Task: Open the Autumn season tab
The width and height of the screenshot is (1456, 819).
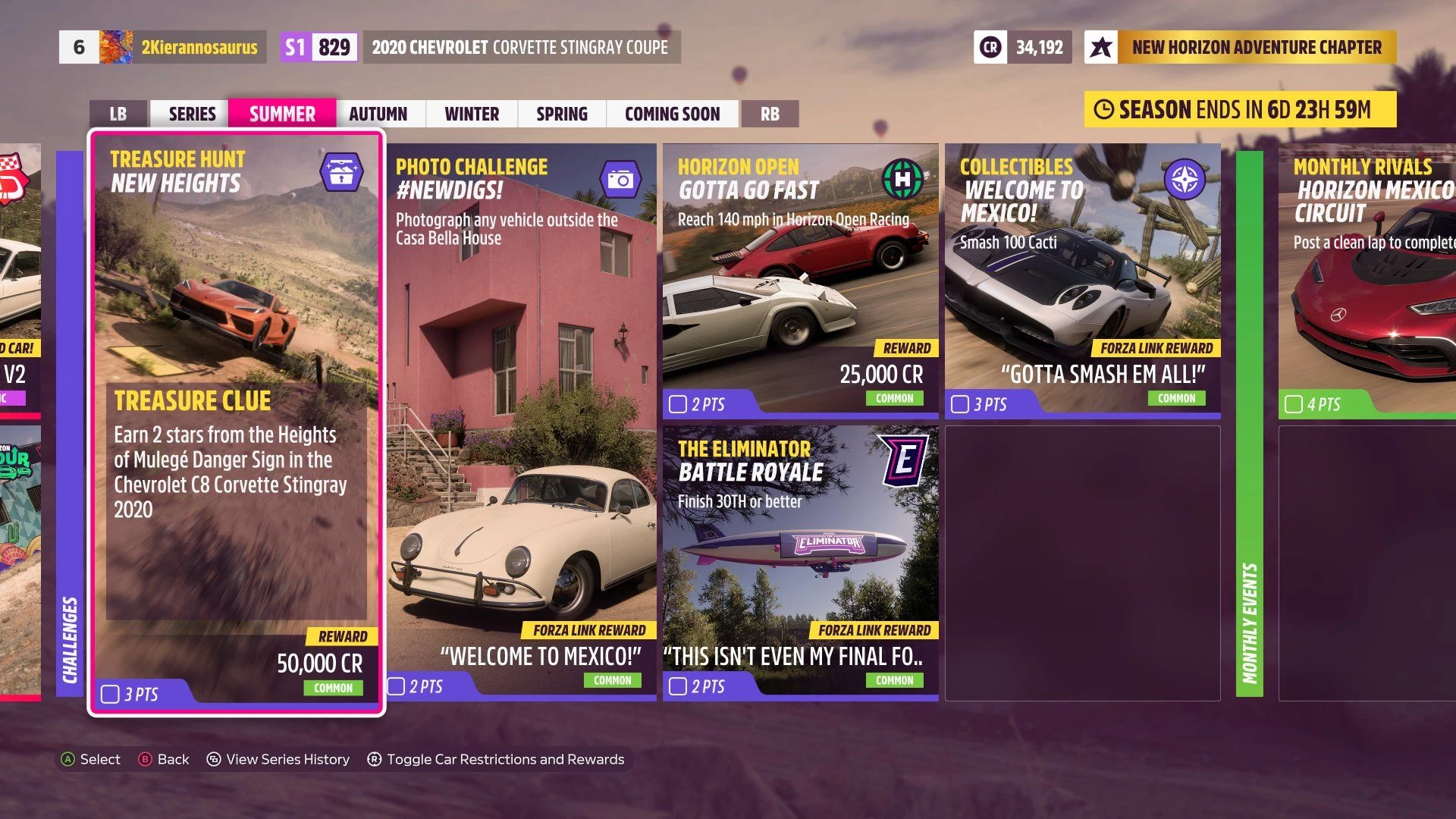Action: click(378, 114)
